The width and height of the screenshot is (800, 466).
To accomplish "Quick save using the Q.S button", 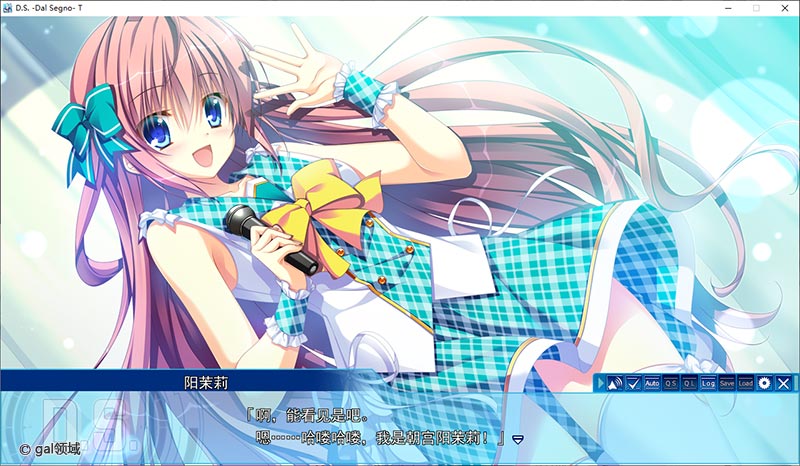I will point(671,383).
